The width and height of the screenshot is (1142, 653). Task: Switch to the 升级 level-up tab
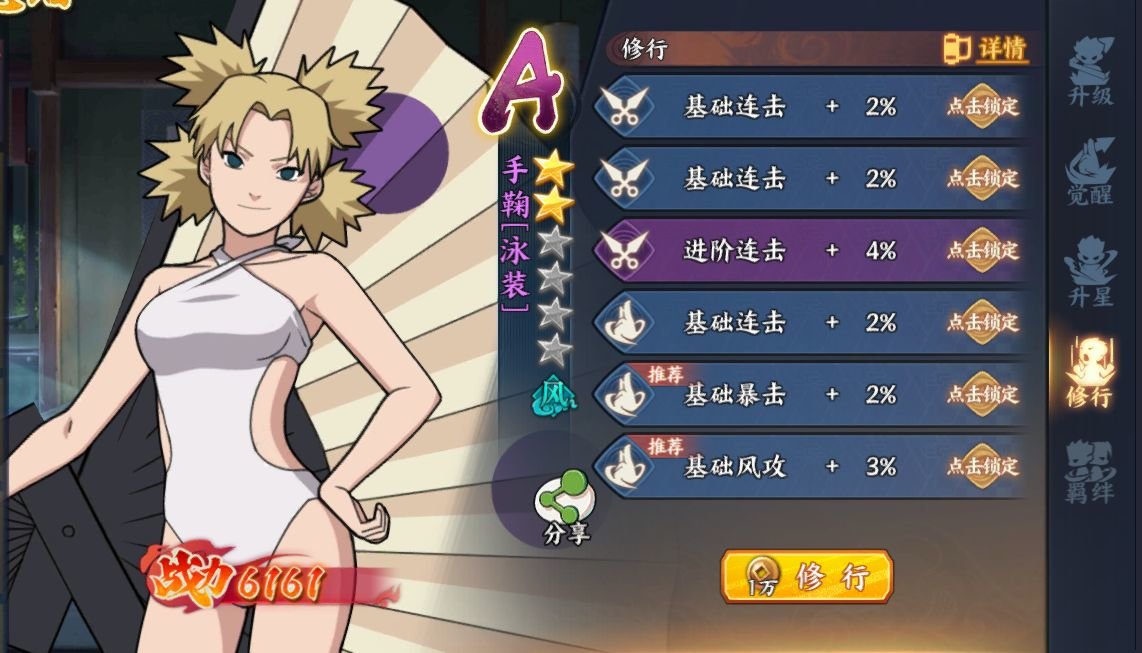pyautogui.click(x=1089, y=72)
